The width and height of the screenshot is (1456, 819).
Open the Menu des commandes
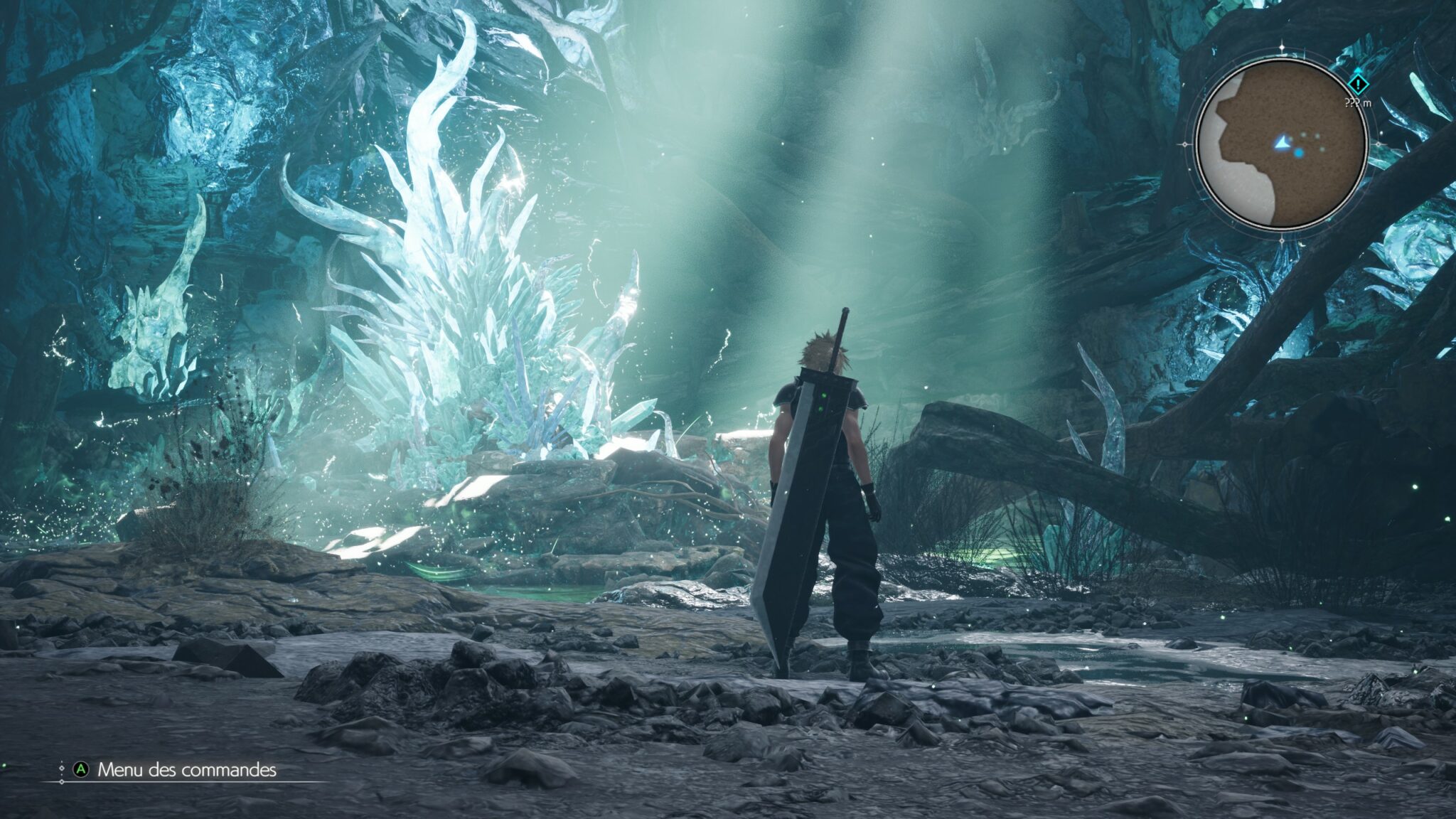(x=186, y=770)
